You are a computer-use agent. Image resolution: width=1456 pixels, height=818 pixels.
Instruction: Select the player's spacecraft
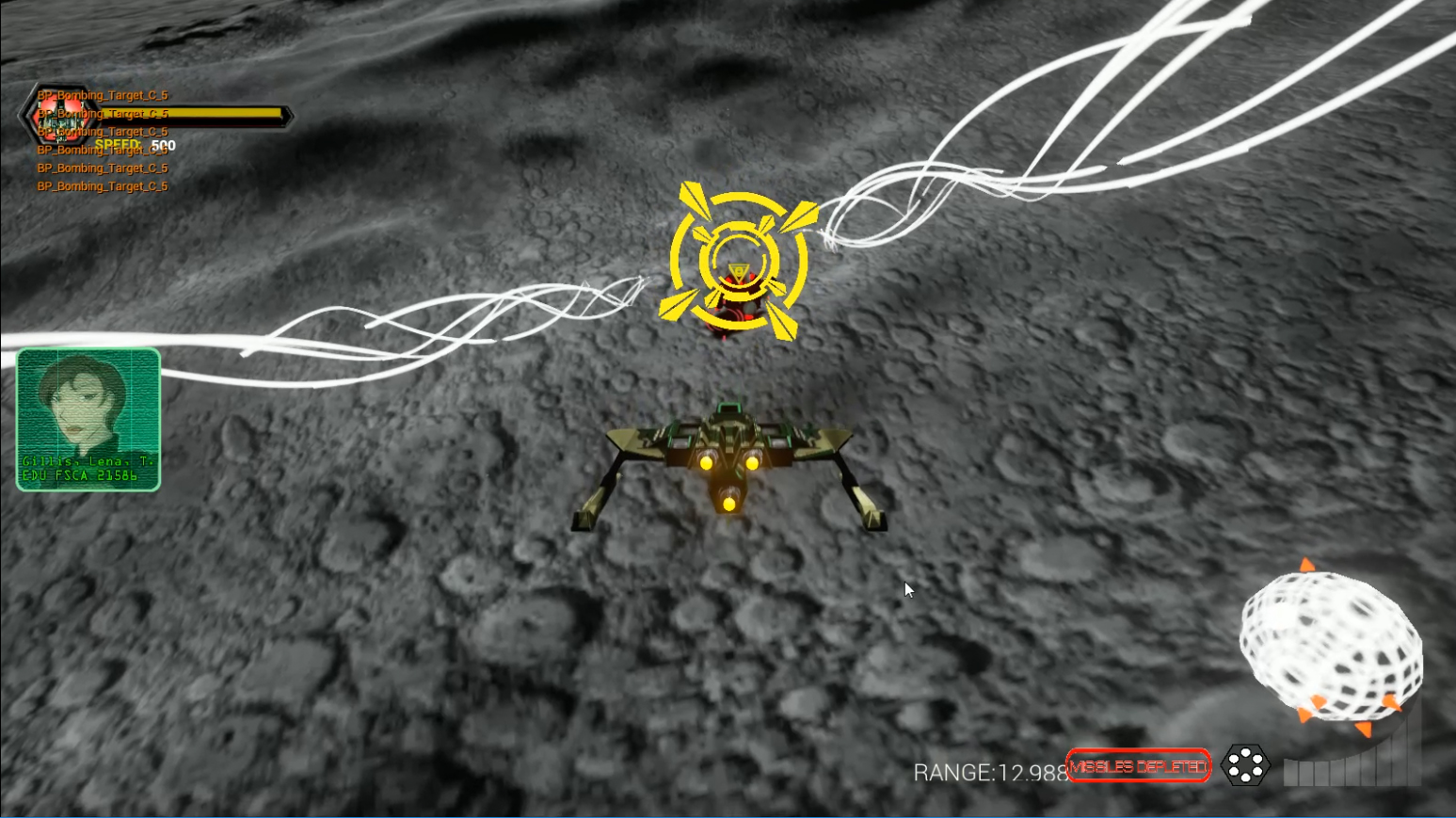(729, 452)
